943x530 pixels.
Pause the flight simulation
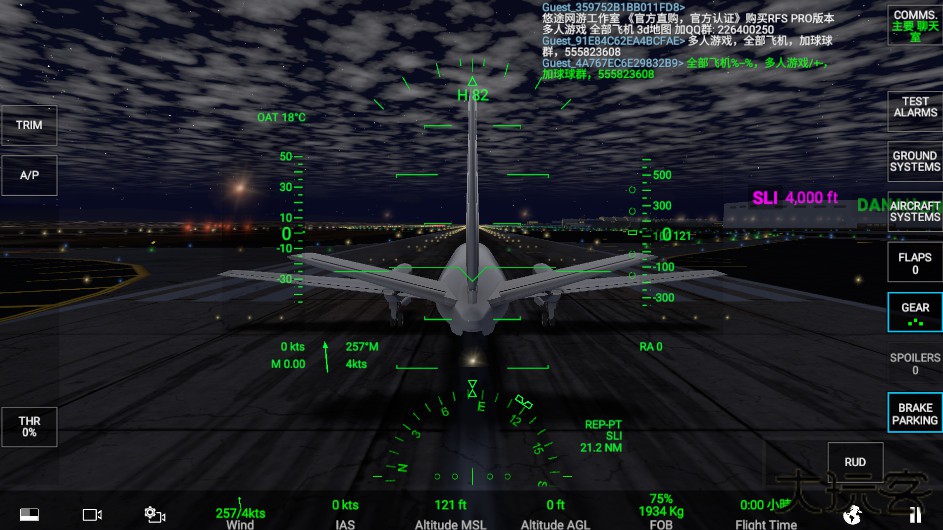point(915,515)
